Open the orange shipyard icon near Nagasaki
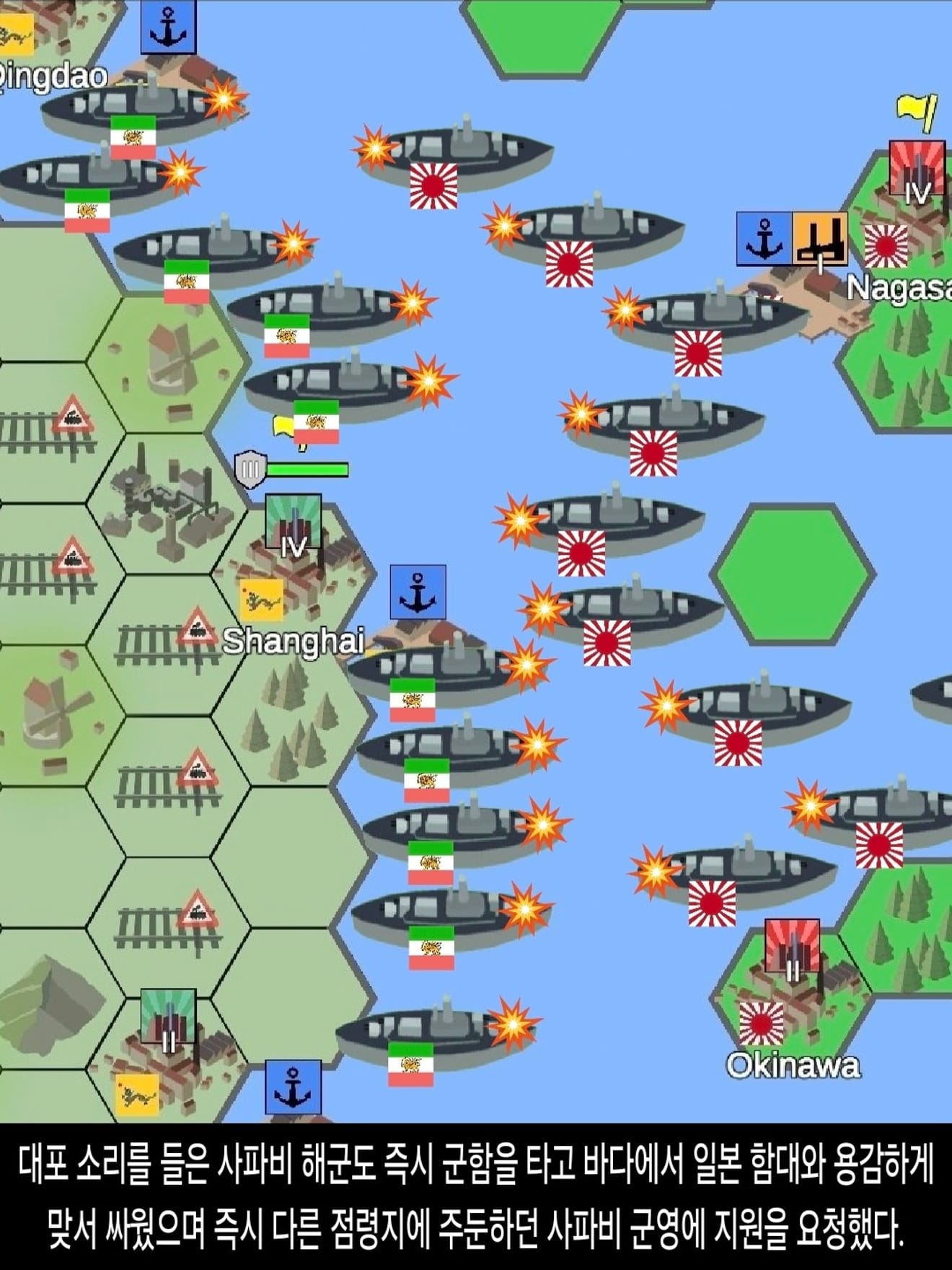 click(820, 239)
